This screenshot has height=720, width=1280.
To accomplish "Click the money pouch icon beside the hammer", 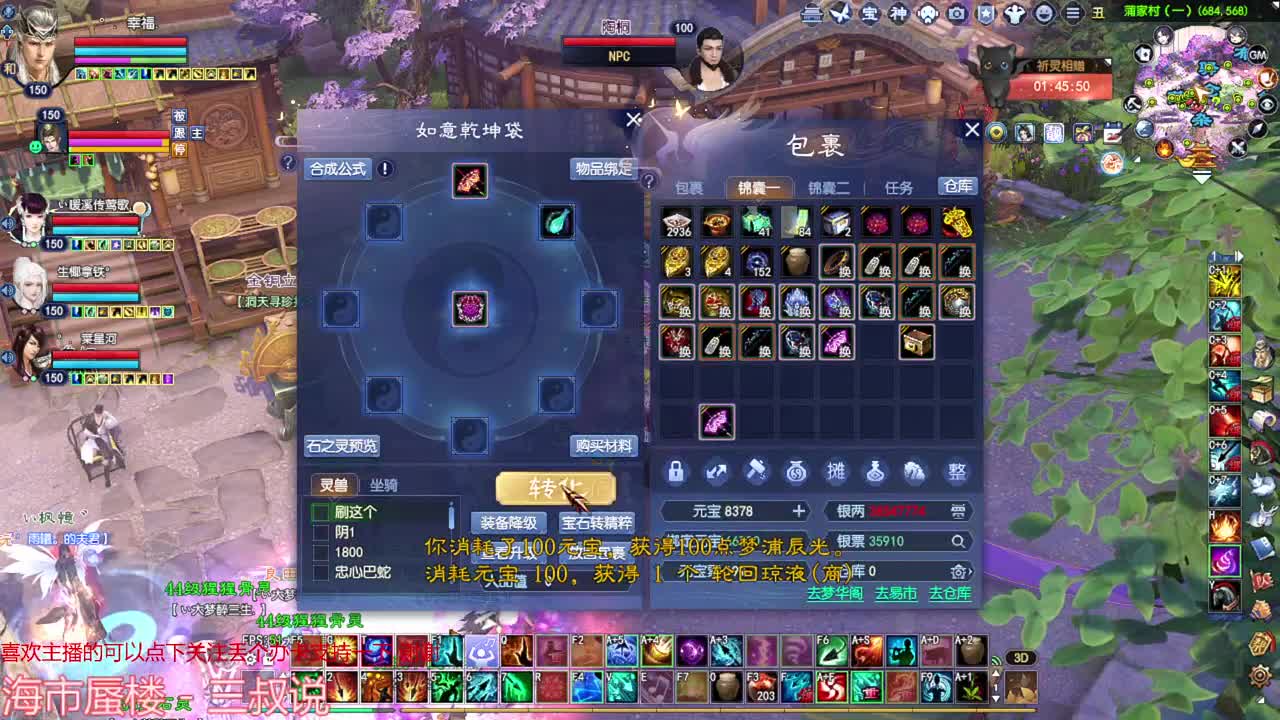I will tap(796, 471).
